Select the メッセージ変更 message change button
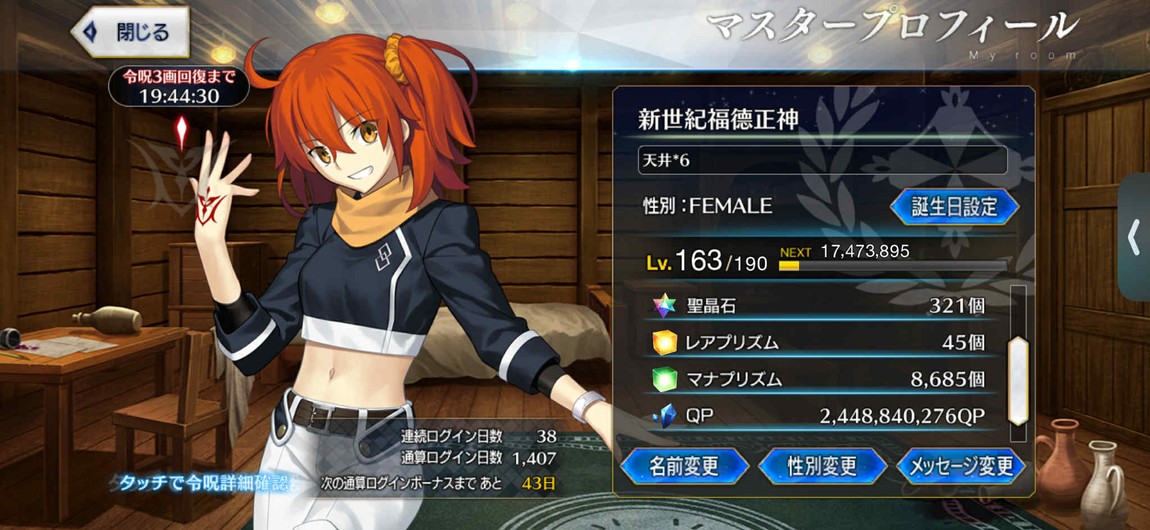 (959, 465)
